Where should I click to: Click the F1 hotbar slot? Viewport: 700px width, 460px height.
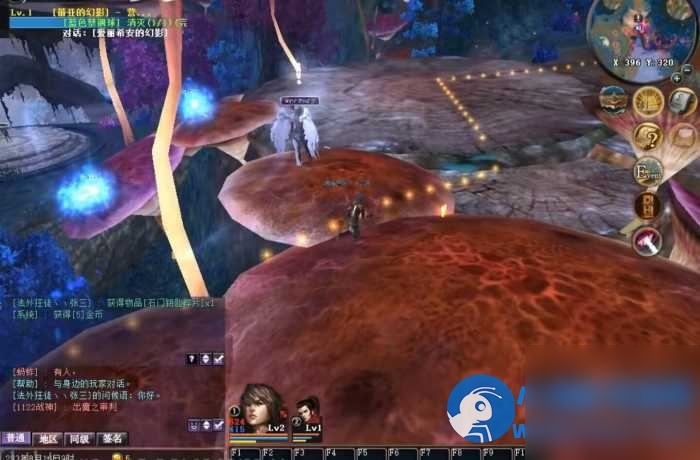[x=244, y=453]
